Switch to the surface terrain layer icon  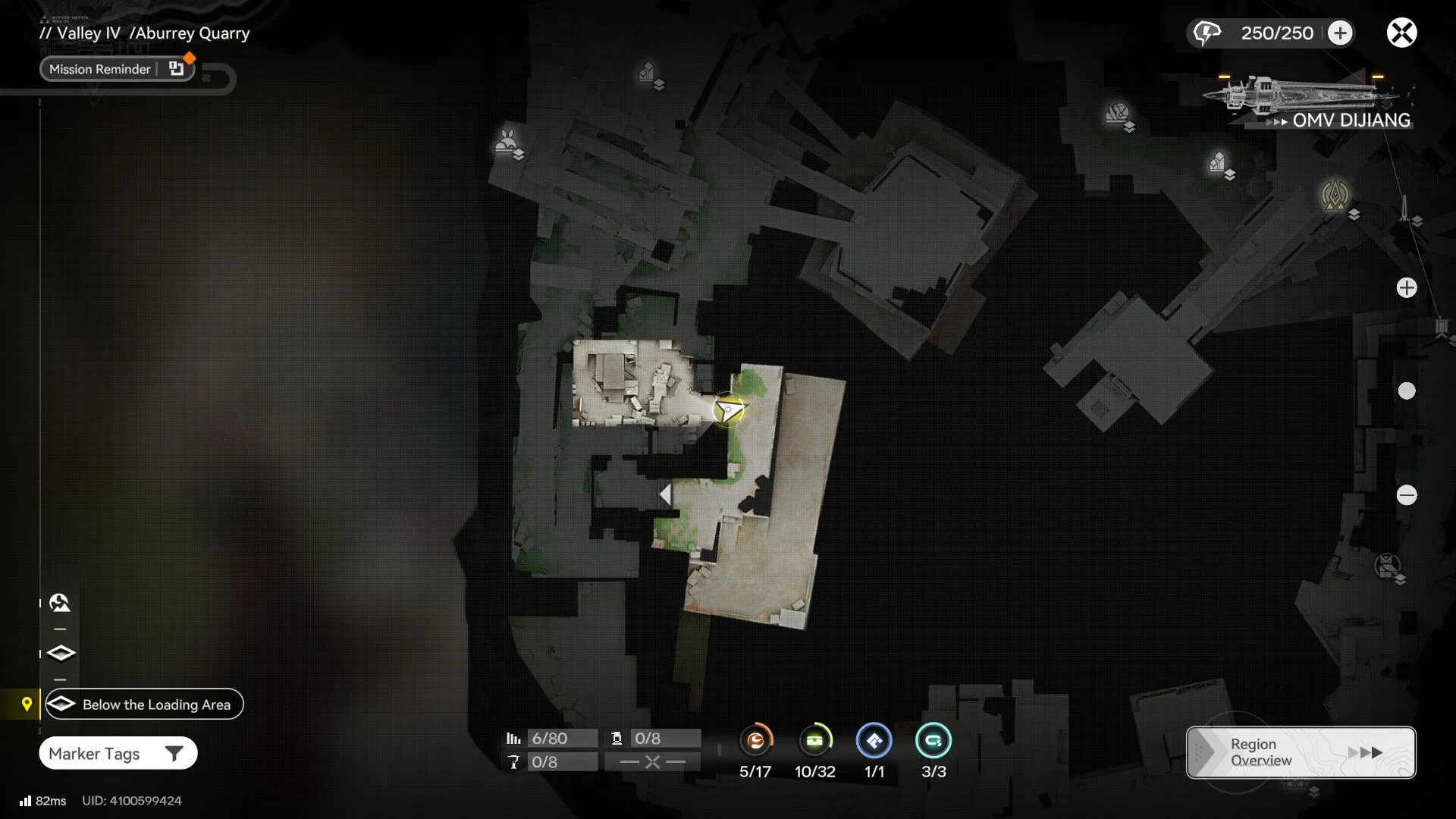(x=60, y=603)
